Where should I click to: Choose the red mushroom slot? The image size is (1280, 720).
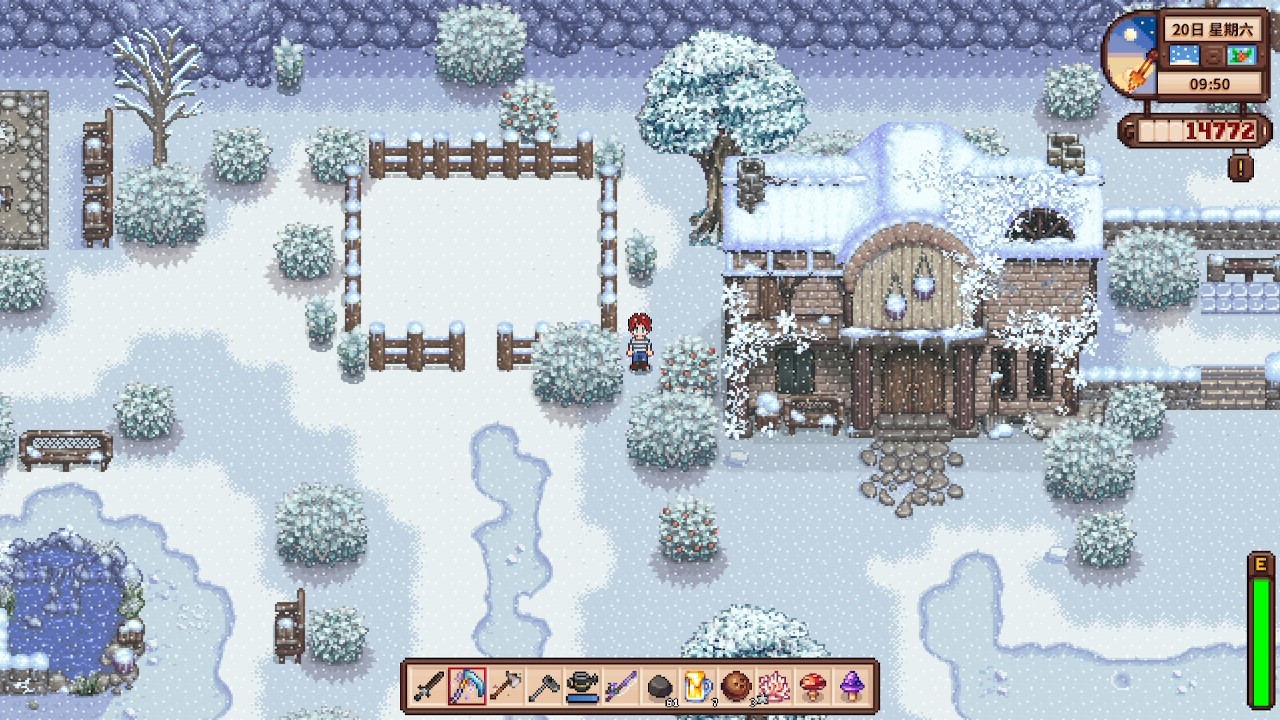(x=812, y=686)
